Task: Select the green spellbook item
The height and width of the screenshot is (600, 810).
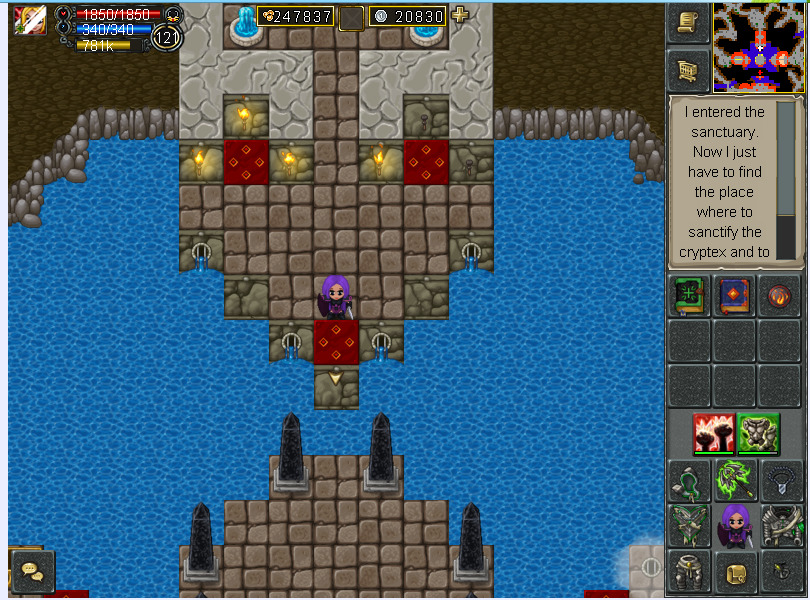Action: click(x=690, y=297)
